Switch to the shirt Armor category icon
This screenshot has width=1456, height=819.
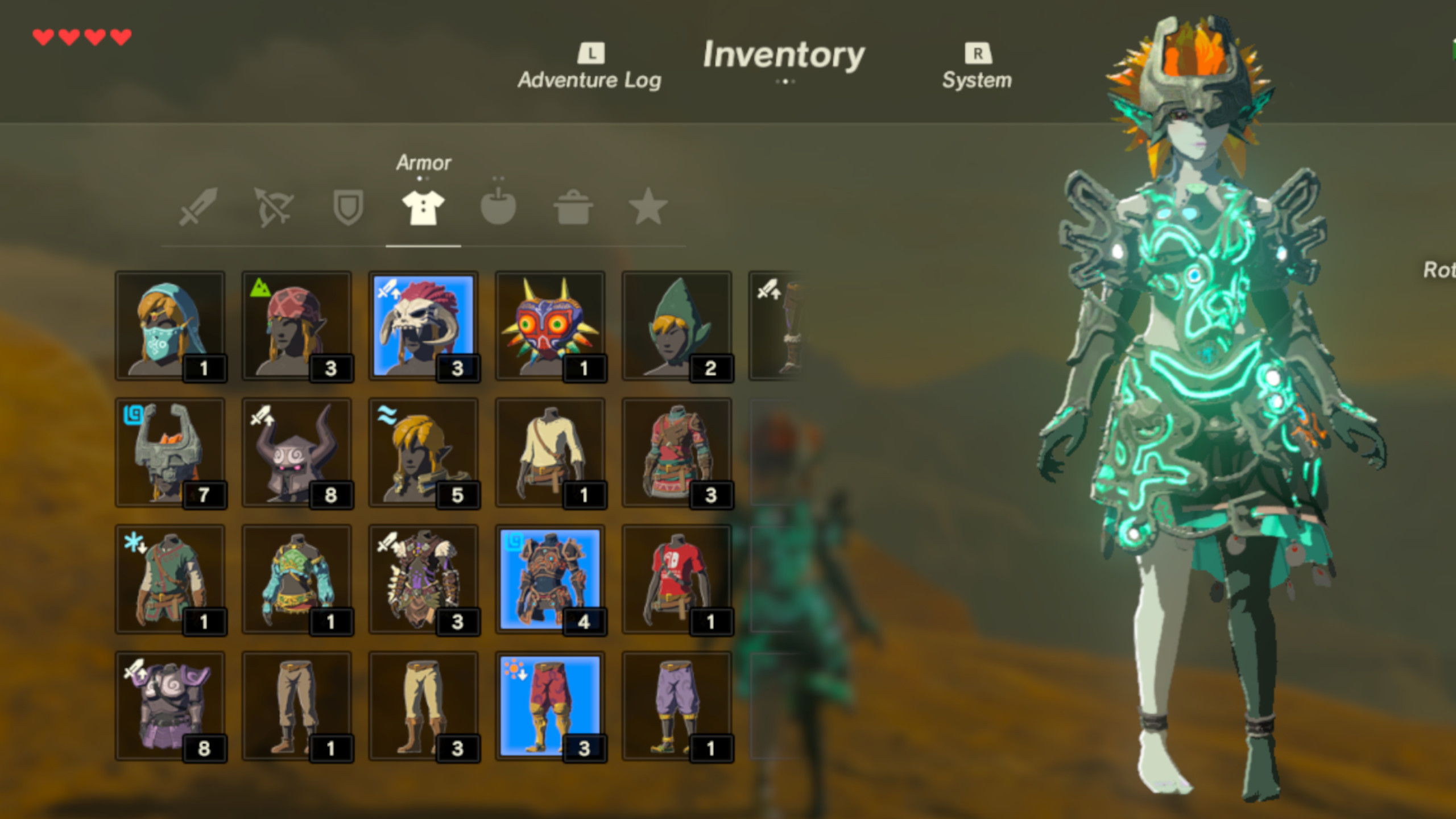coord(422,208)
